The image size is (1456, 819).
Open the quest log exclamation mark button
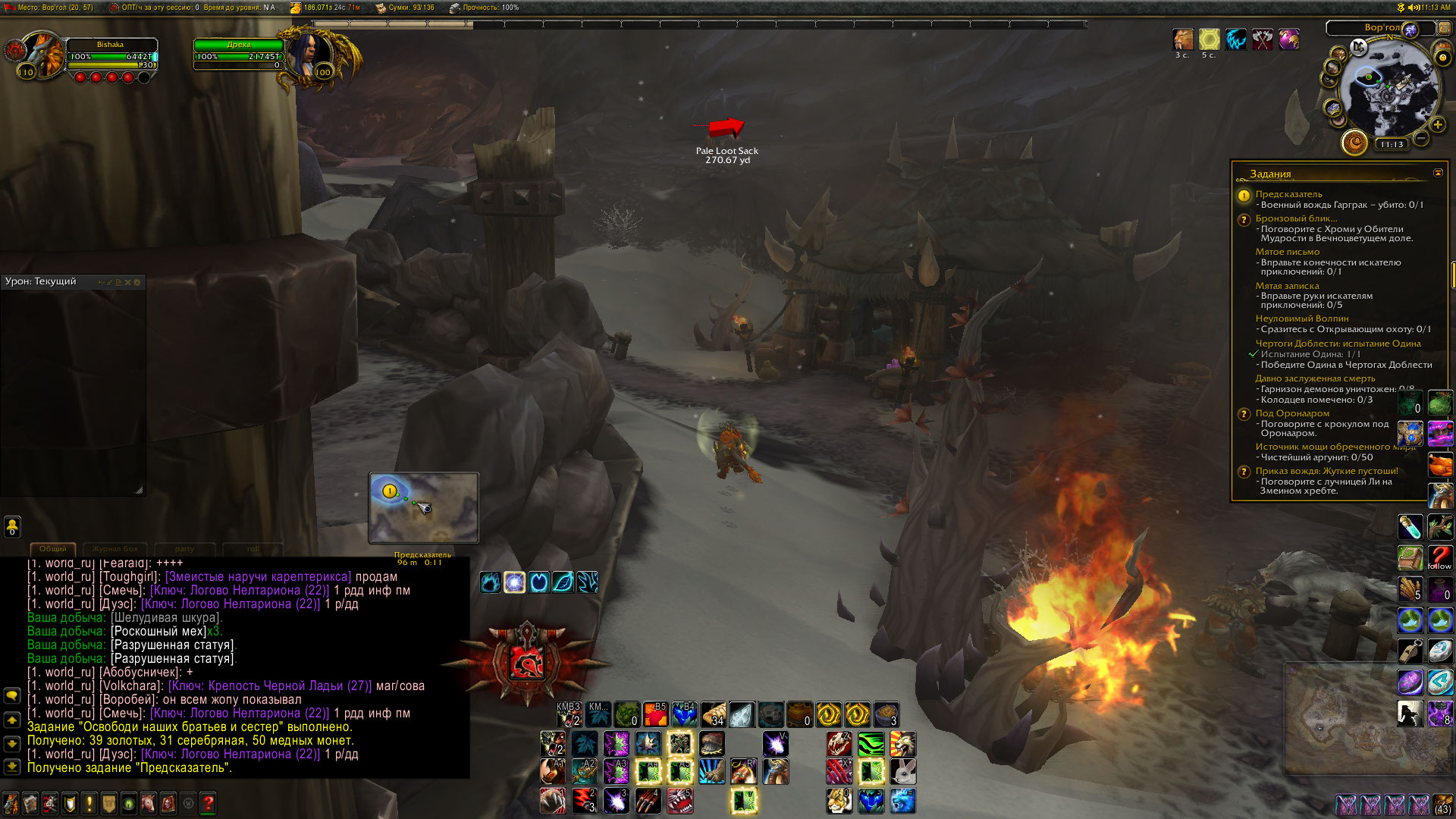89,802
